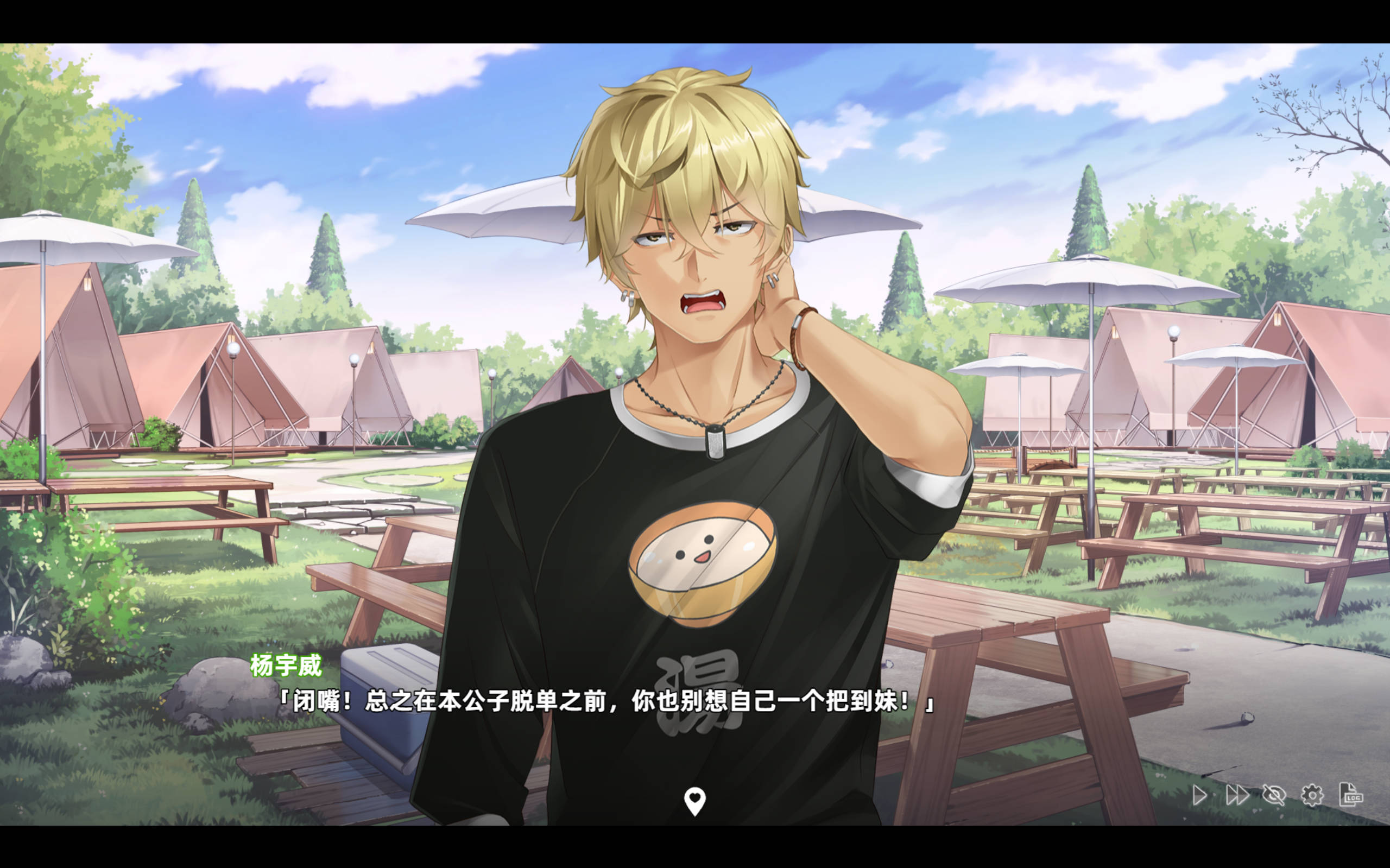Fast-forward dialogue with the double-arrow skip icon
This screenshot has width=1390, height=868.
(x=1236, y=795)
